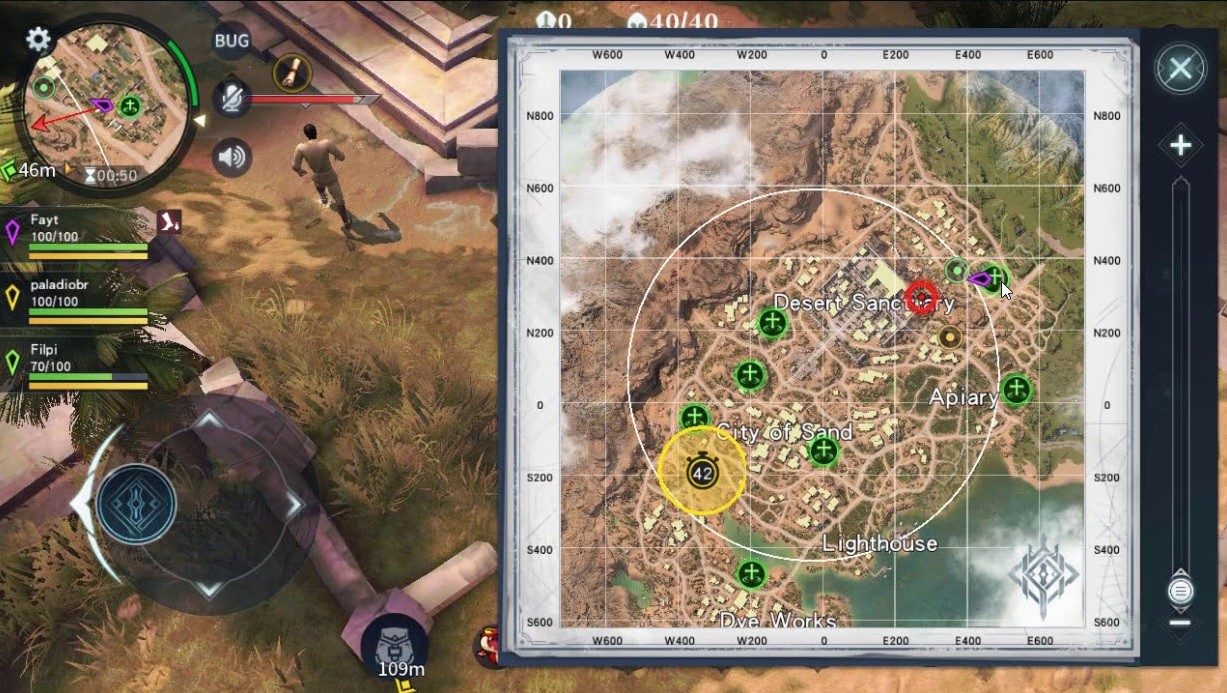This screenshot has height=693, width=1227.
Task: Click the map zoom slider handle
Action: pos(1180,590)
